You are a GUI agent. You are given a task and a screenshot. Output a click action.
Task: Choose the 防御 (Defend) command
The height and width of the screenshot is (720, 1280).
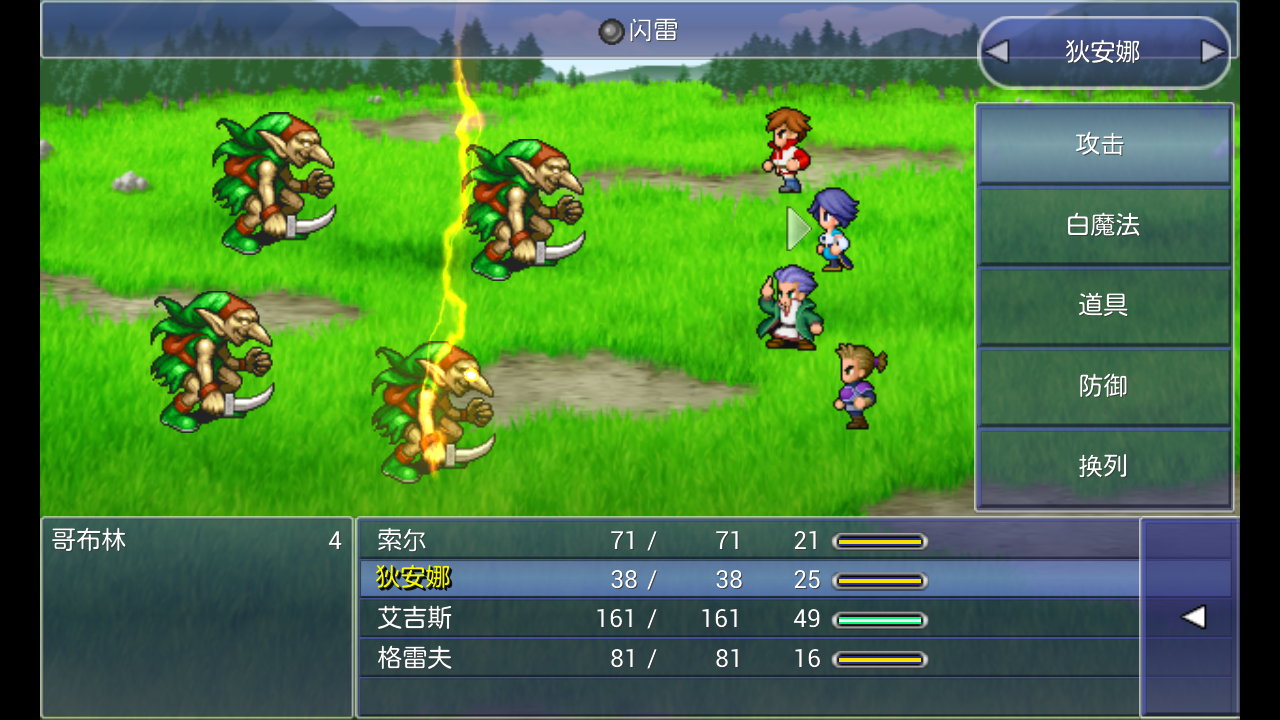(1104, 386)
